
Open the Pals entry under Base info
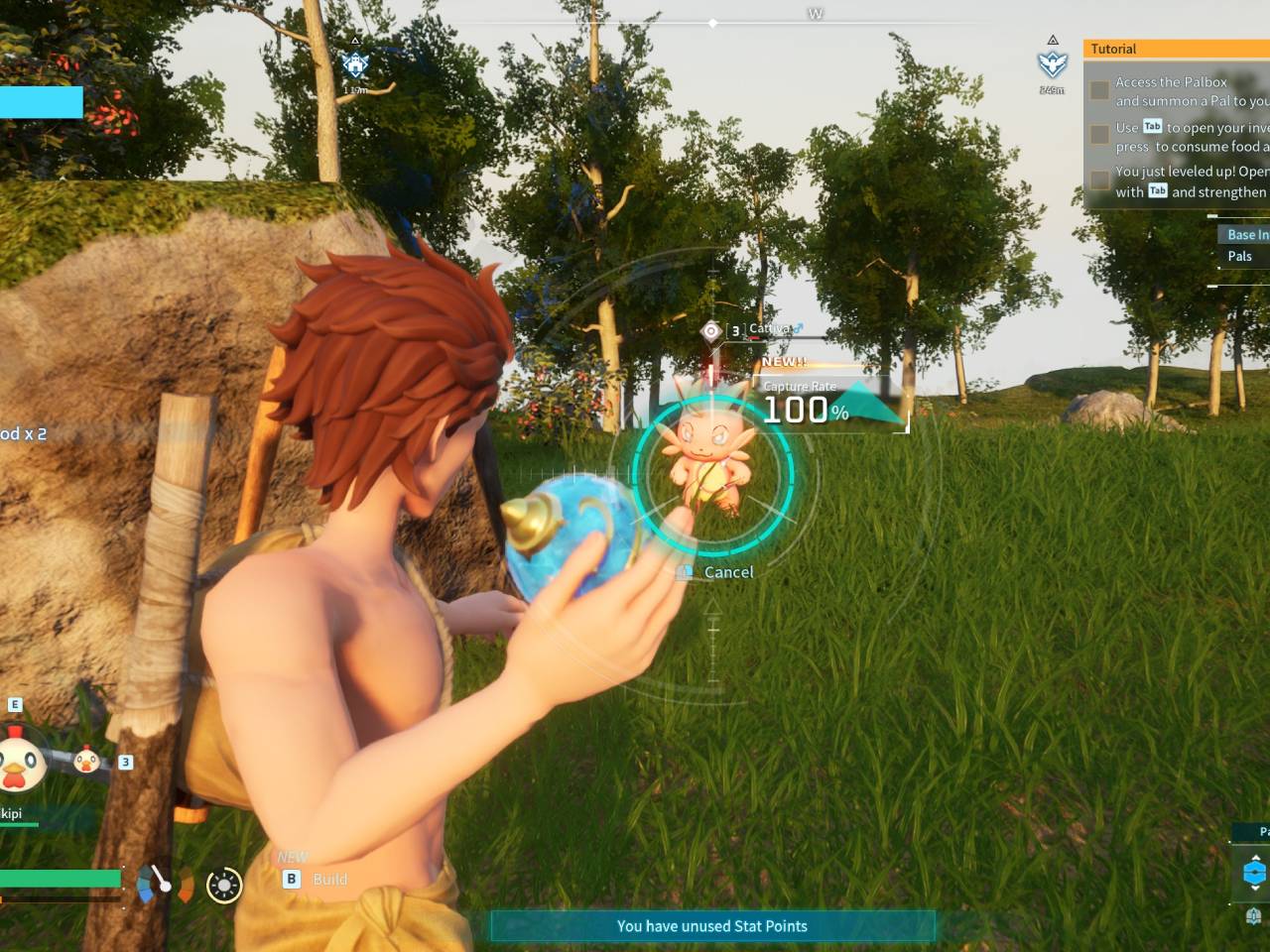(1240, 256)
